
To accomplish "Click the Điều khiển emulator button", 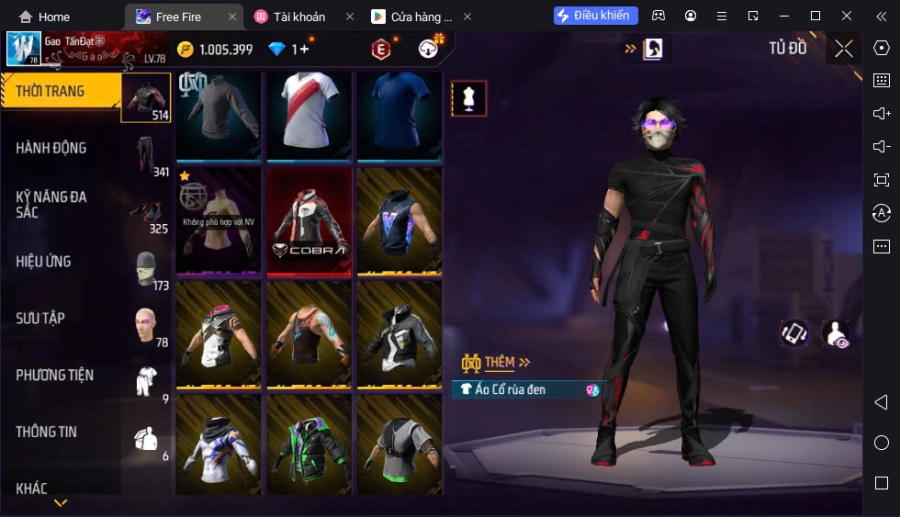I will coord(596,16).
